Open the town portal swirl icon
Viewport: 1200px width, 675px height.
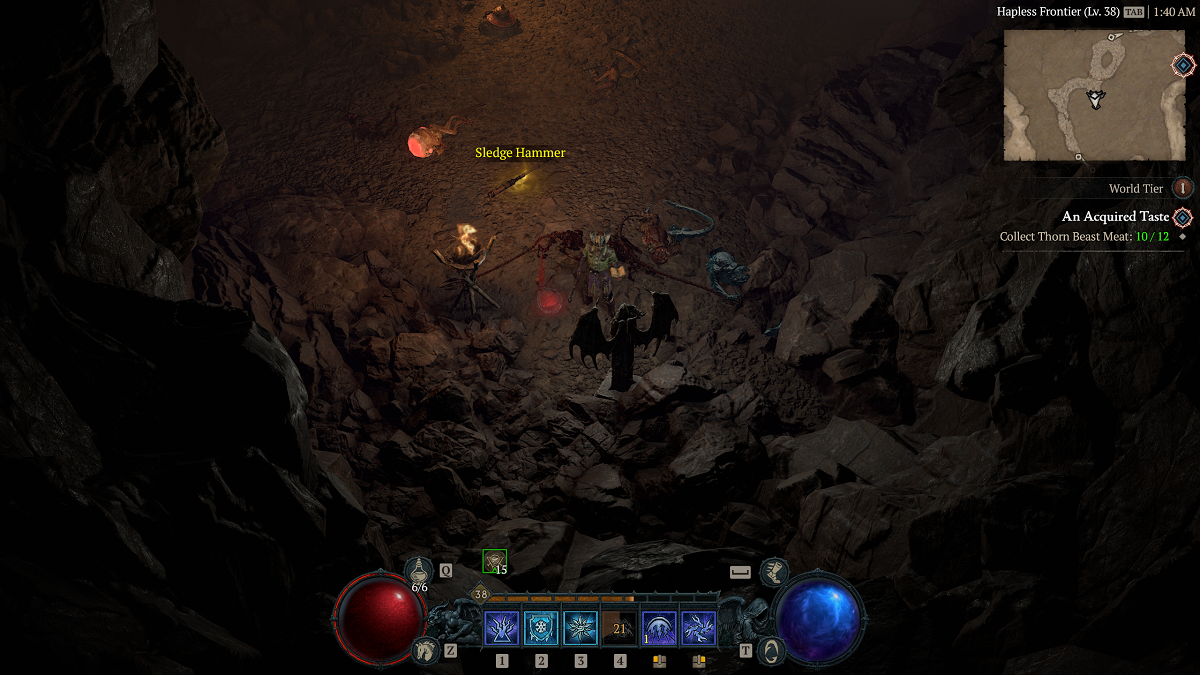[x=771, y=651]
